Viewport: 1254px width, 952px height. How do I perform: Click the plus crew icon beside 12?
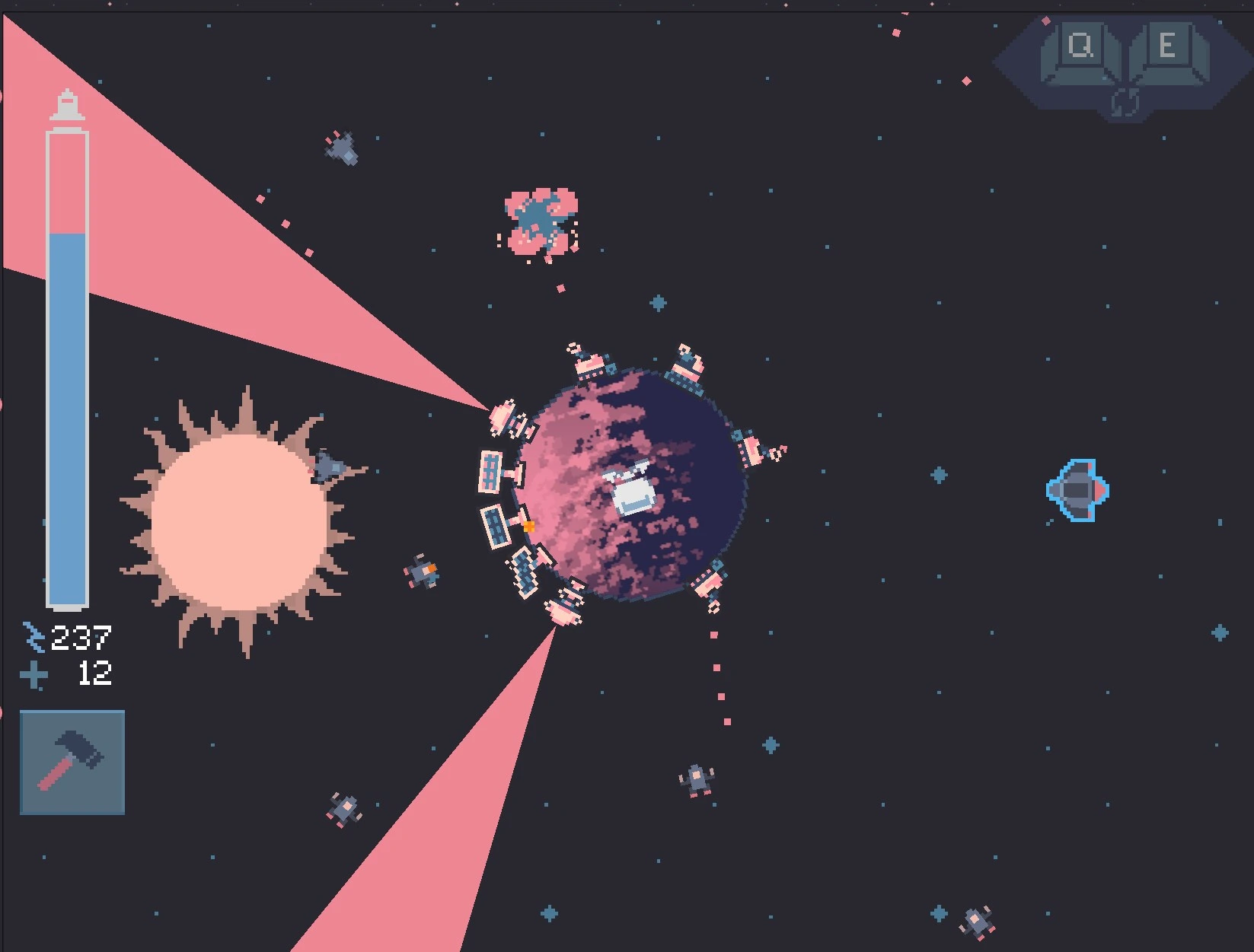[34, 675]
